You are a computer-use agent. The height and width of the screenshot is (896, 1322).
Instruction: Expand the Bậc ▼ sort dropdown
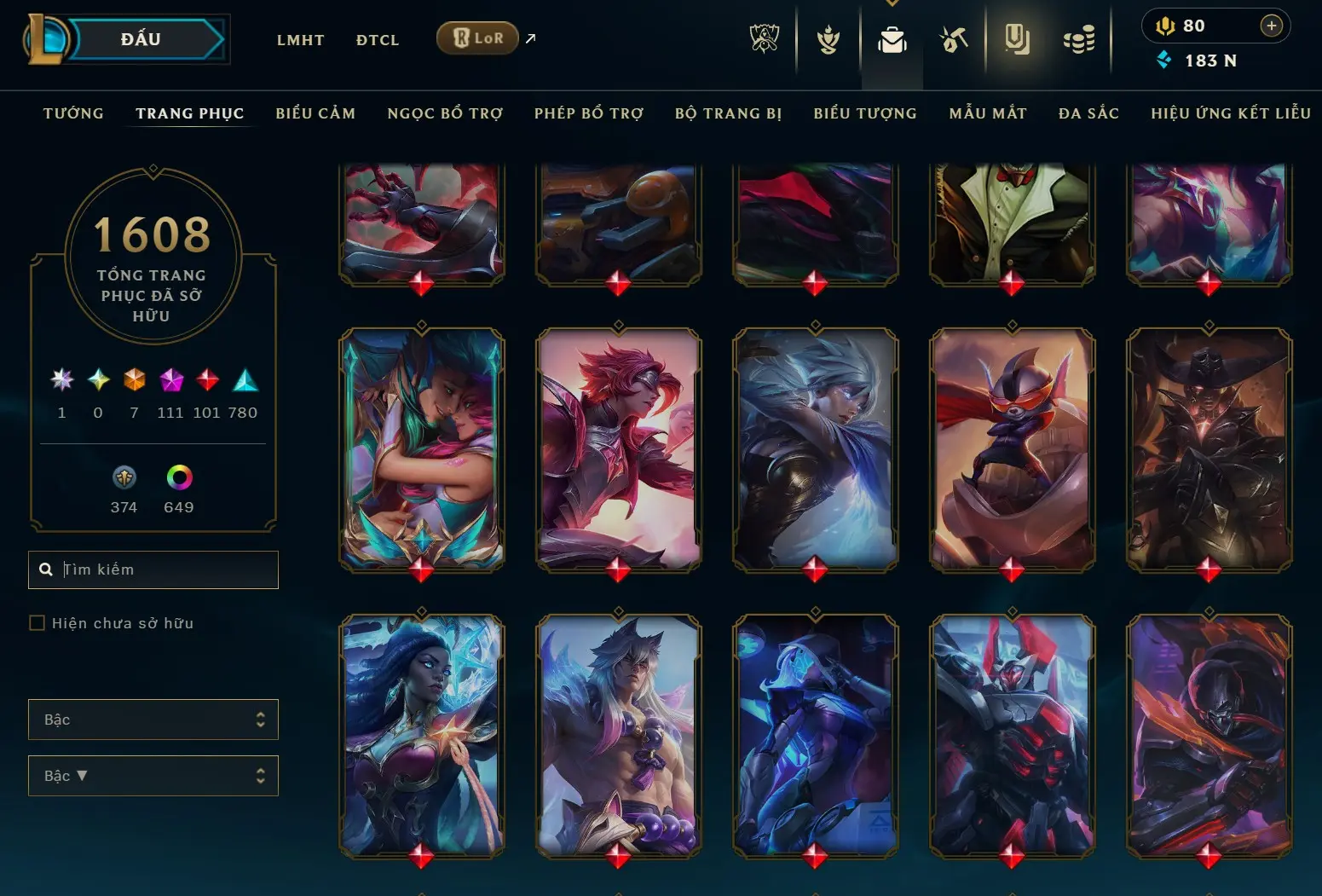(153, 776)
